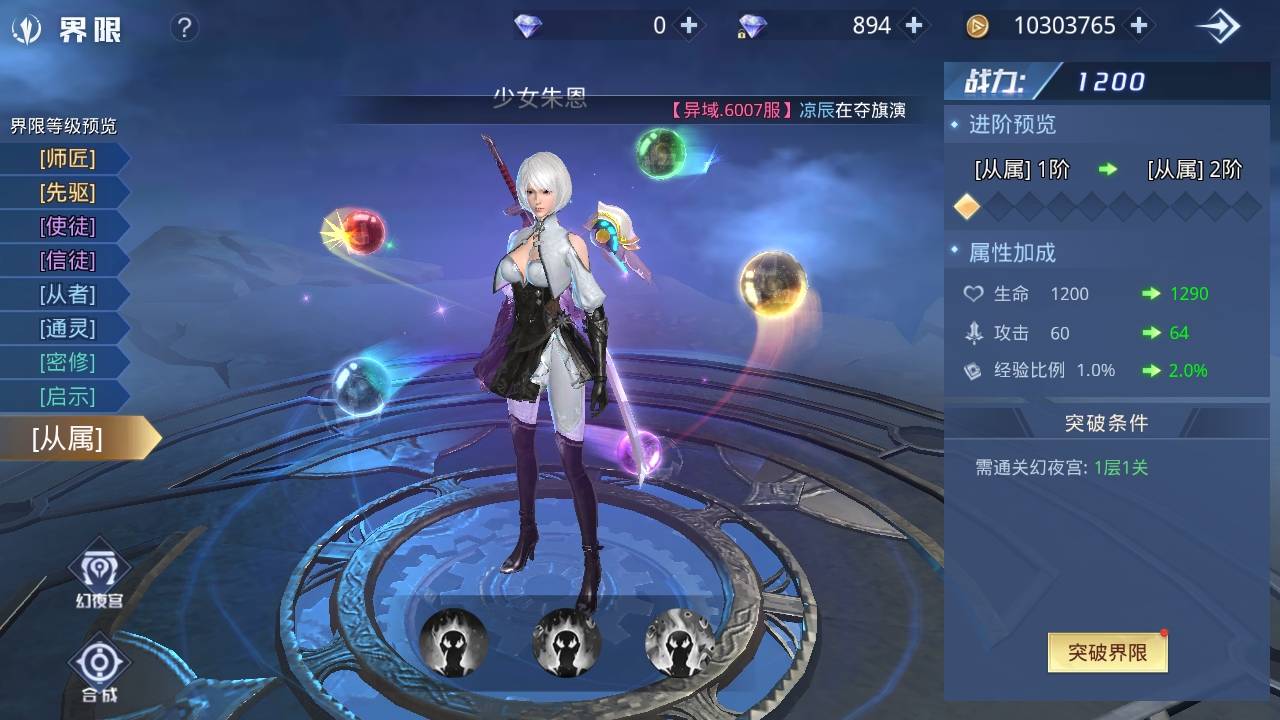Choose the [信徒] level tab
This screenshot has height=720, width=1280.
coord(67,260)
